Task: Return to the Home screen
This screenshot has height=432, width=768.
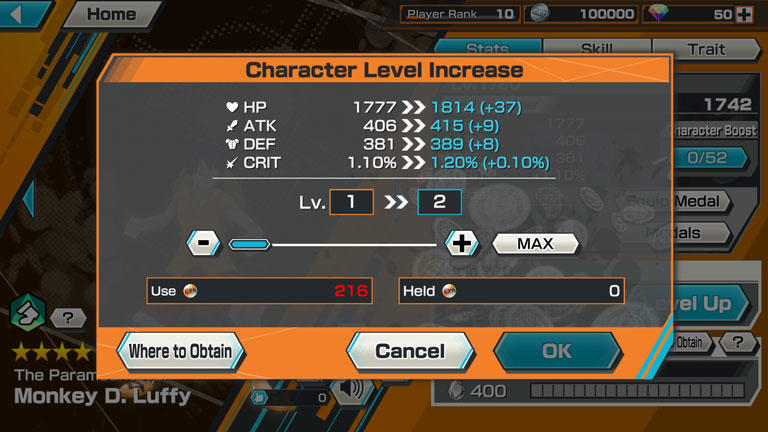Action: (112, 14)
